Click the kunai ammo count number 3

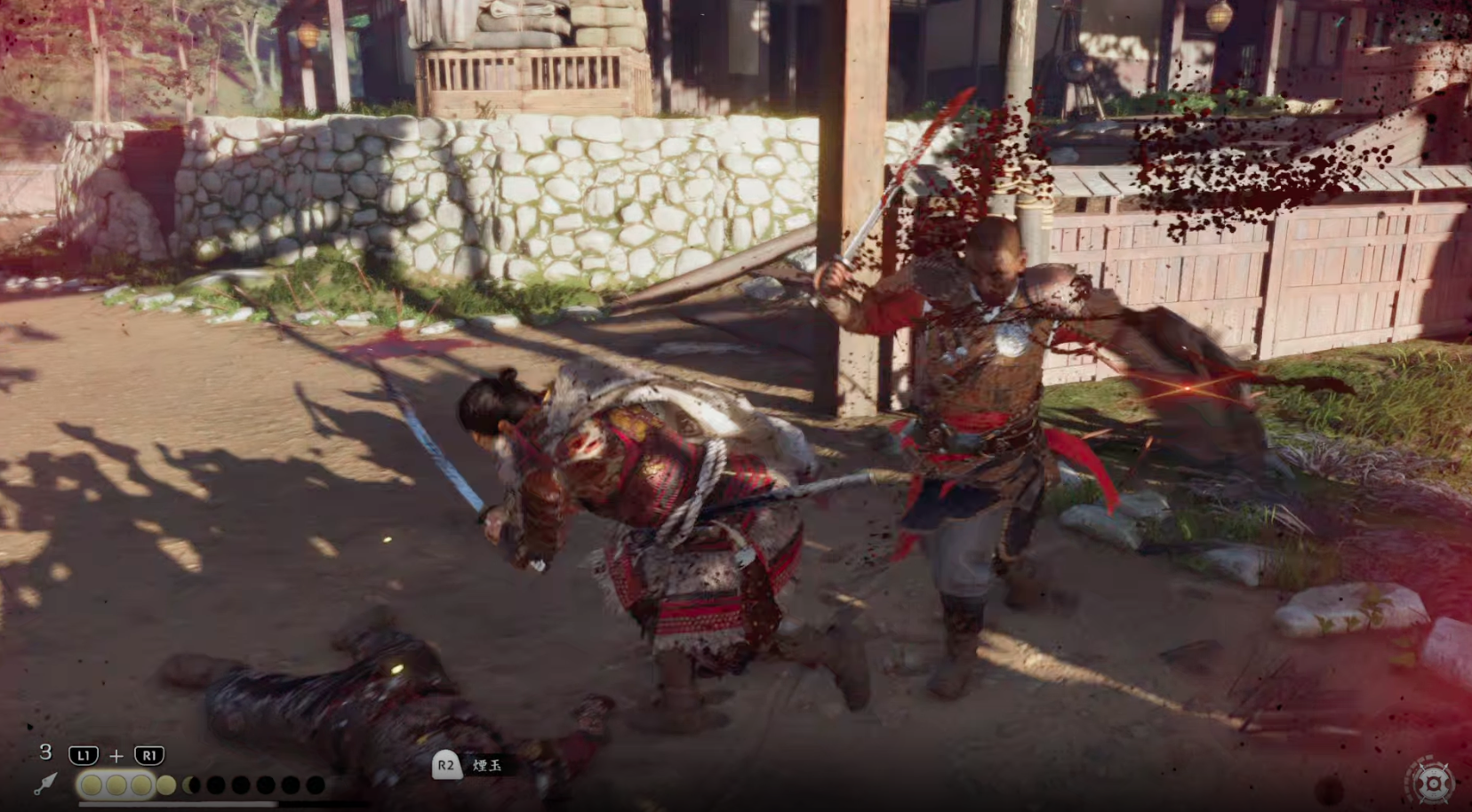44,752
